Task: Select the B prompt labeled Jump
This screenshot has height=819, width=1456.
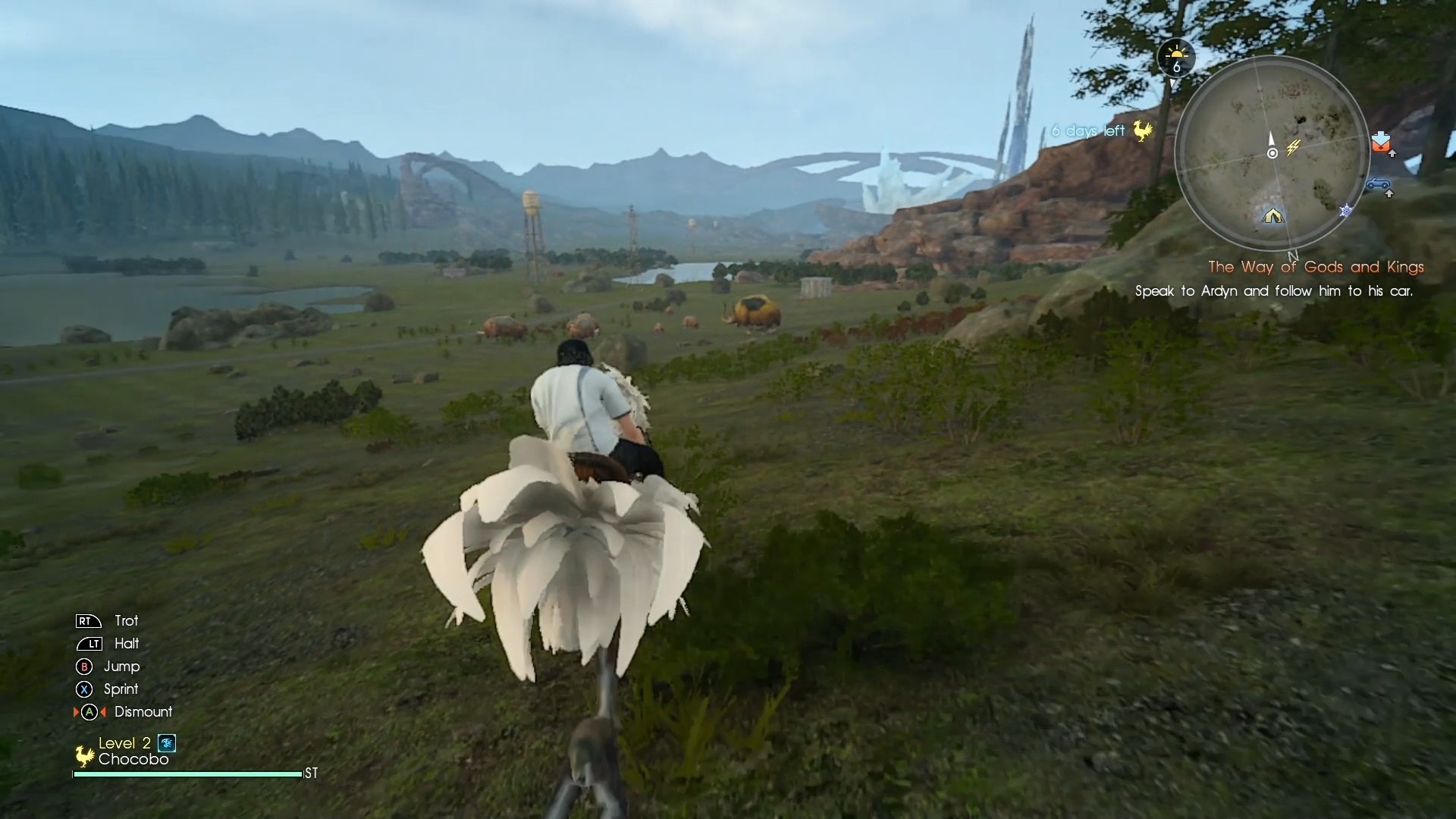Action: (84, 667)
